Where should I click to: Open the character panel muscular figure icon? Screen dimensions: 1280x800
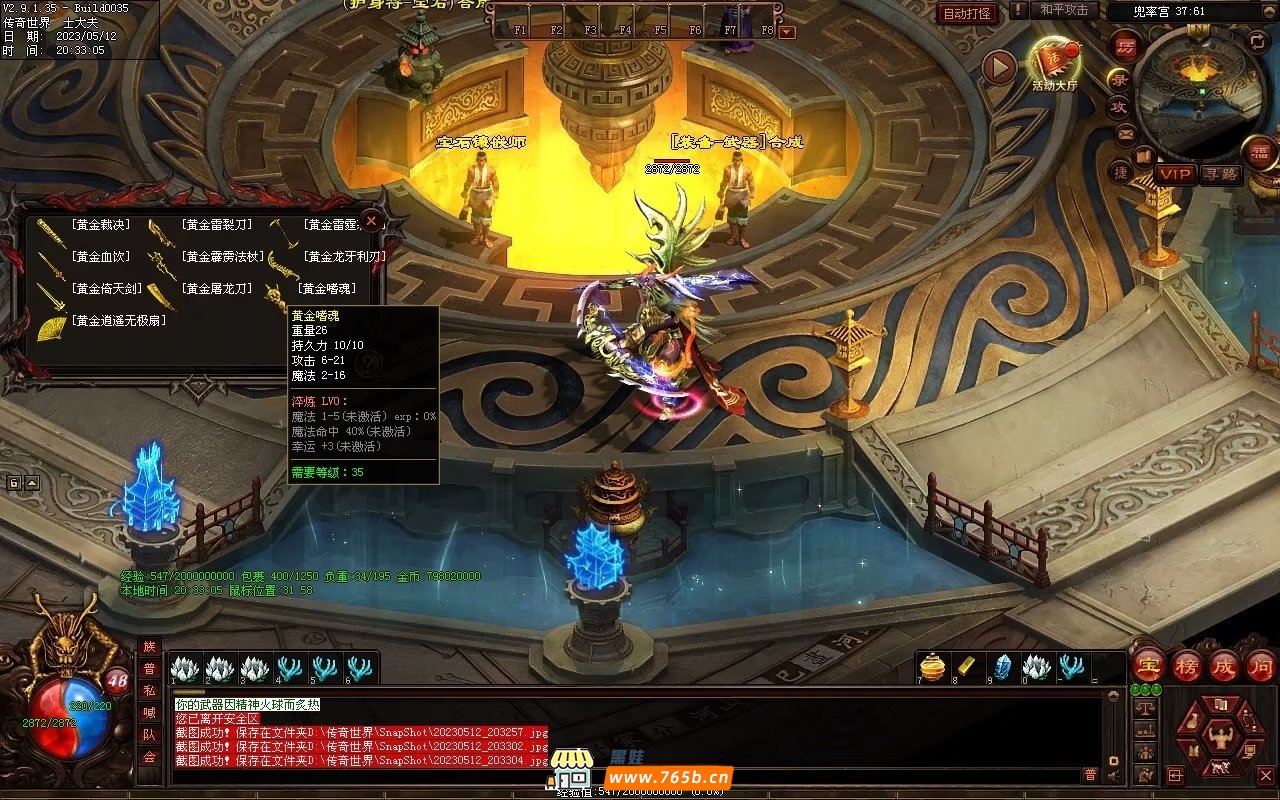[1220, 739]
